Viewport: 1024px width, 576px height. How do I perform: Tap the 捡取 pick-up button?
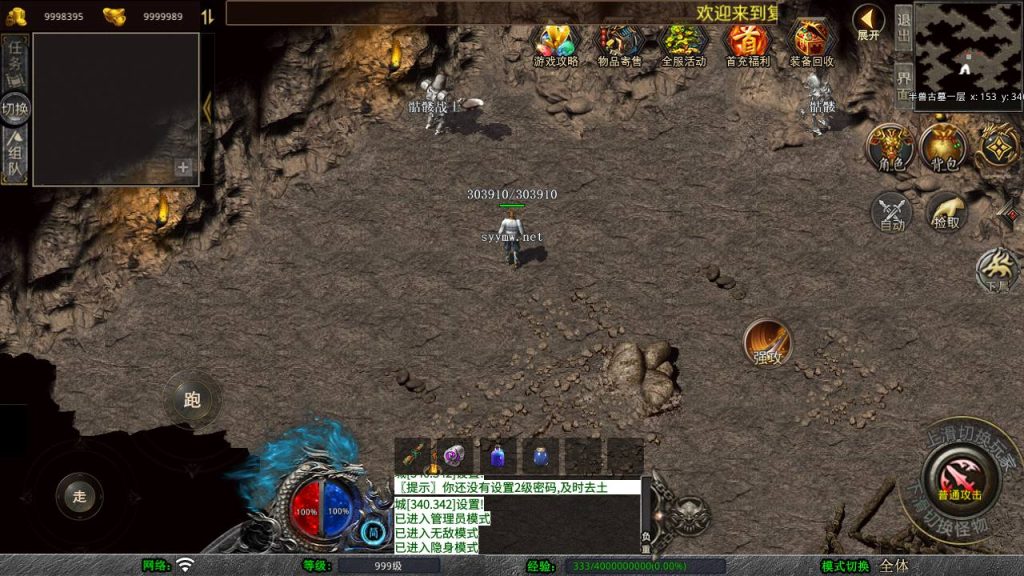tap(946, 212)
